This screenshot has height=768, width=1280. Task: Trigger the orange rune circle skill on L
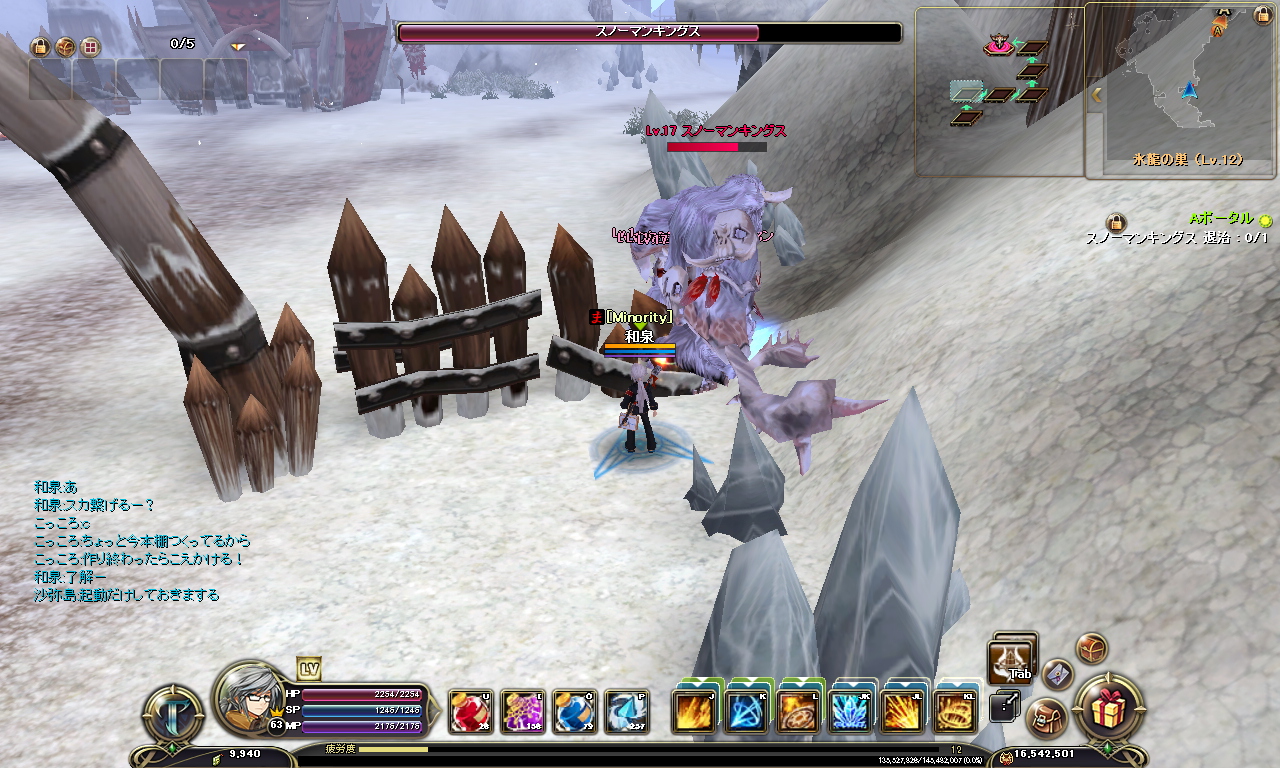coord(798,712)
